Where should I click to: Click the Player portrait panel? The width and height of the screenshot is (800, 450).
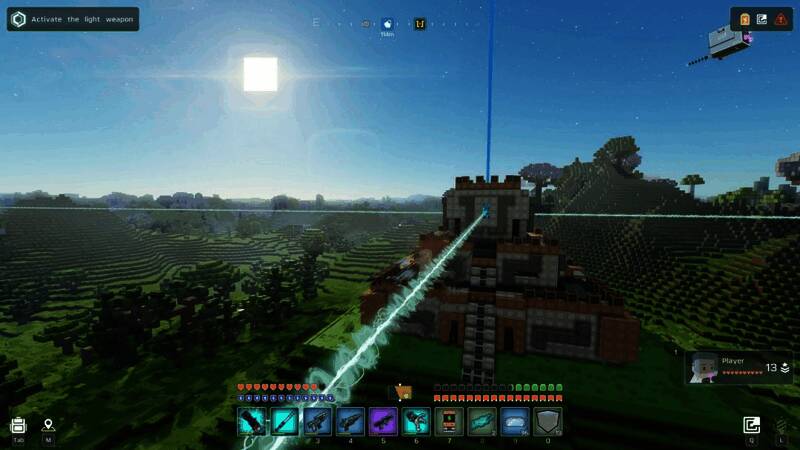point(738,367)
